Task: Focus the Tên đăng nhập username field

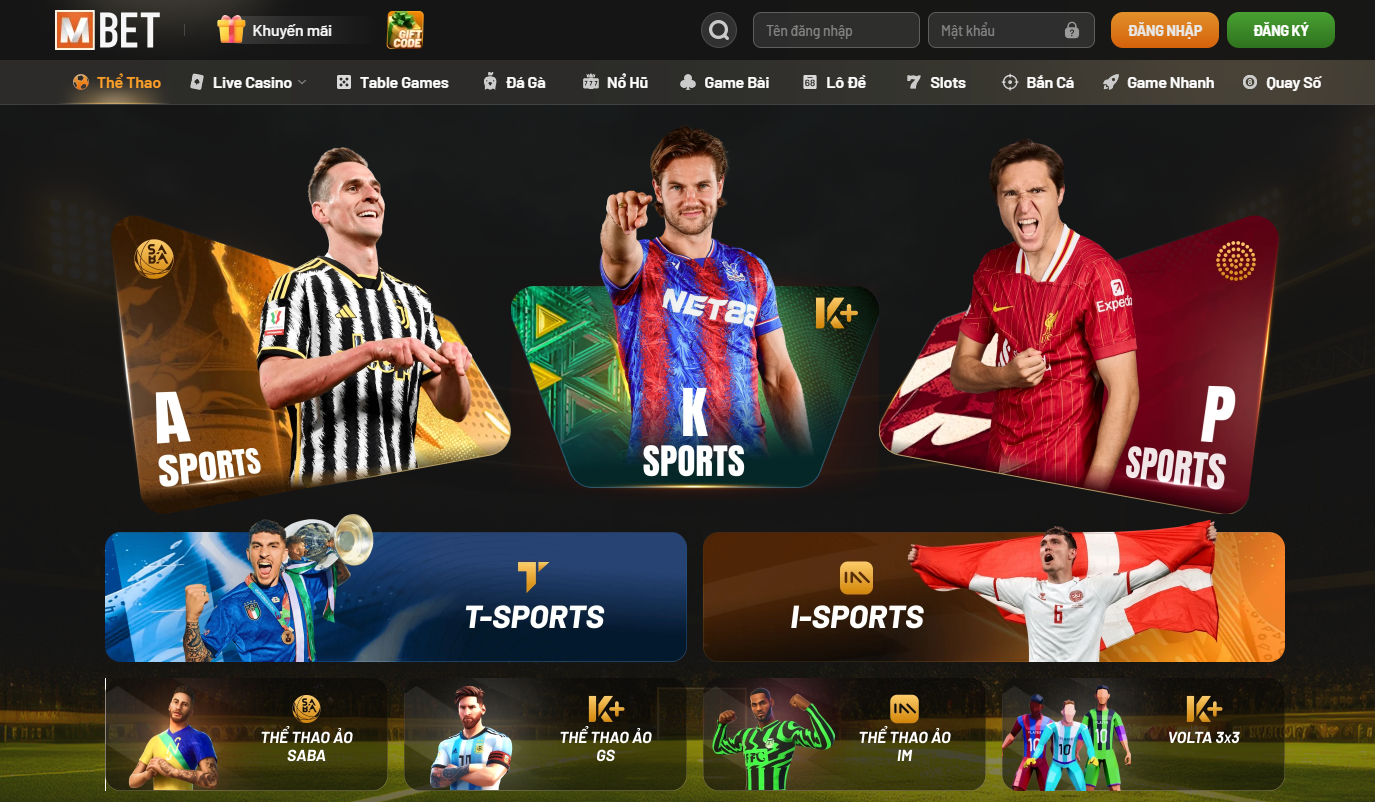Action: [x=835, y=30]
